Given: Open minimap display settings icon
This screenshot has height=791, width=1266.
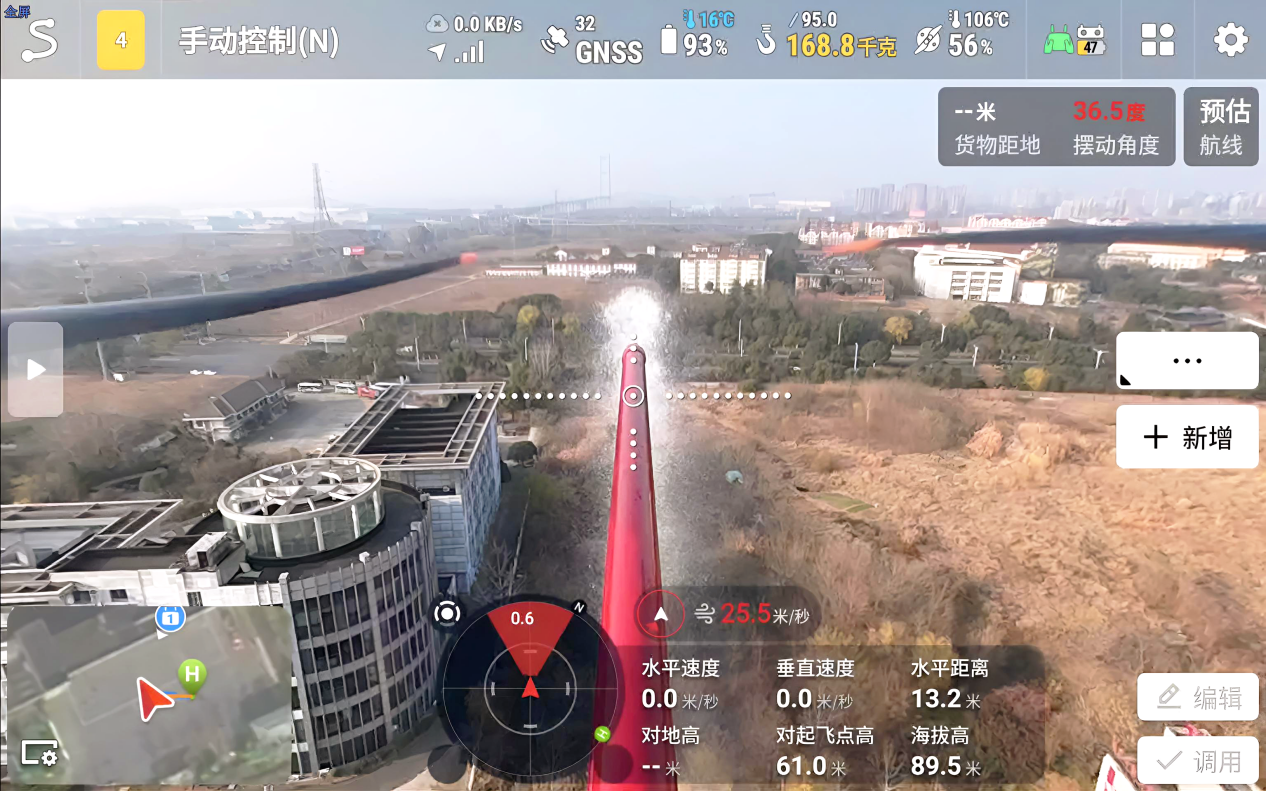Looking at the screenshot, I should (x=38, y=754).
